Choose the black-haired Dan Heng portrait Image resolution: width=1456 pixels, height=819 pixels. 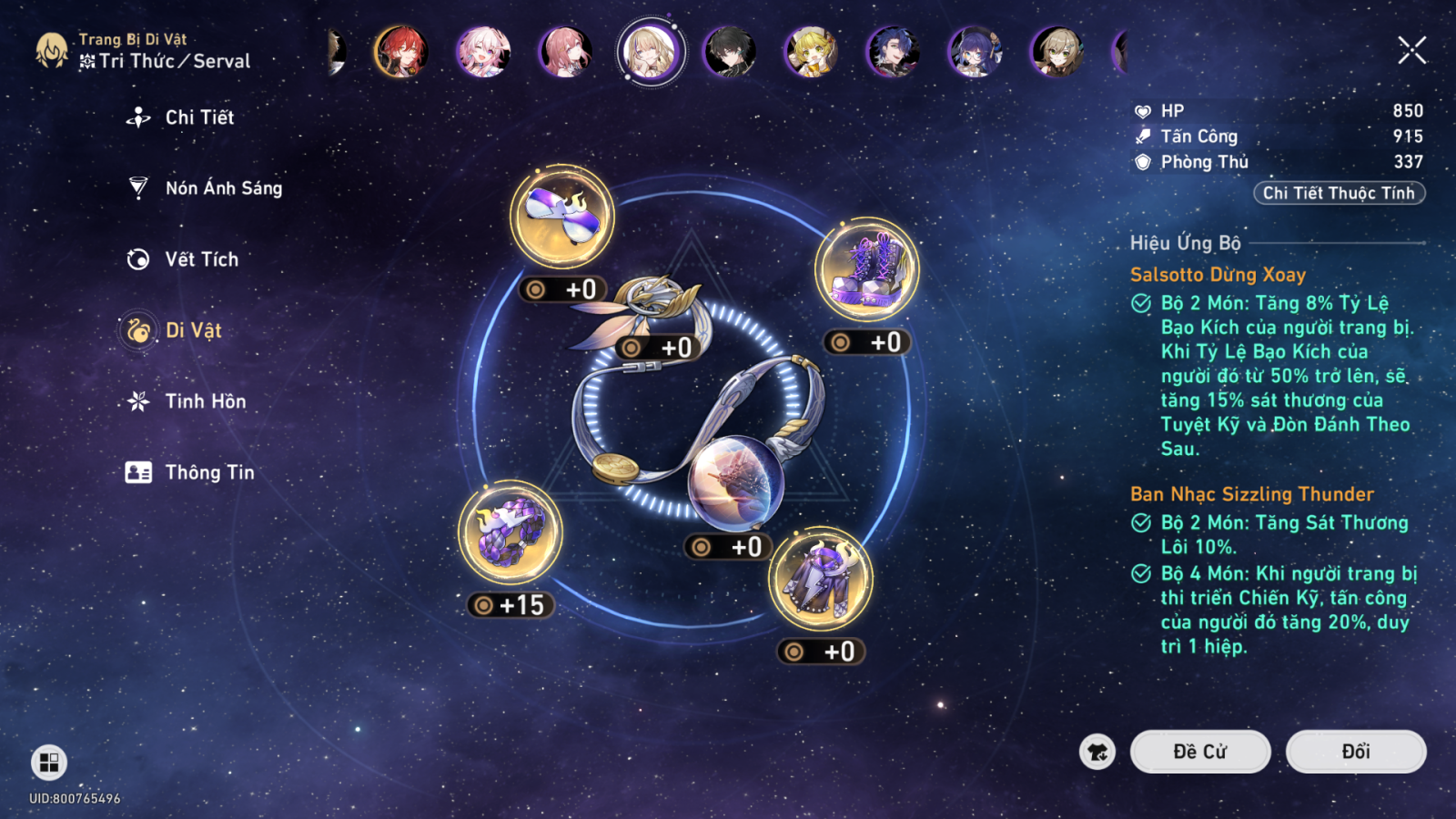pos(729,51)
